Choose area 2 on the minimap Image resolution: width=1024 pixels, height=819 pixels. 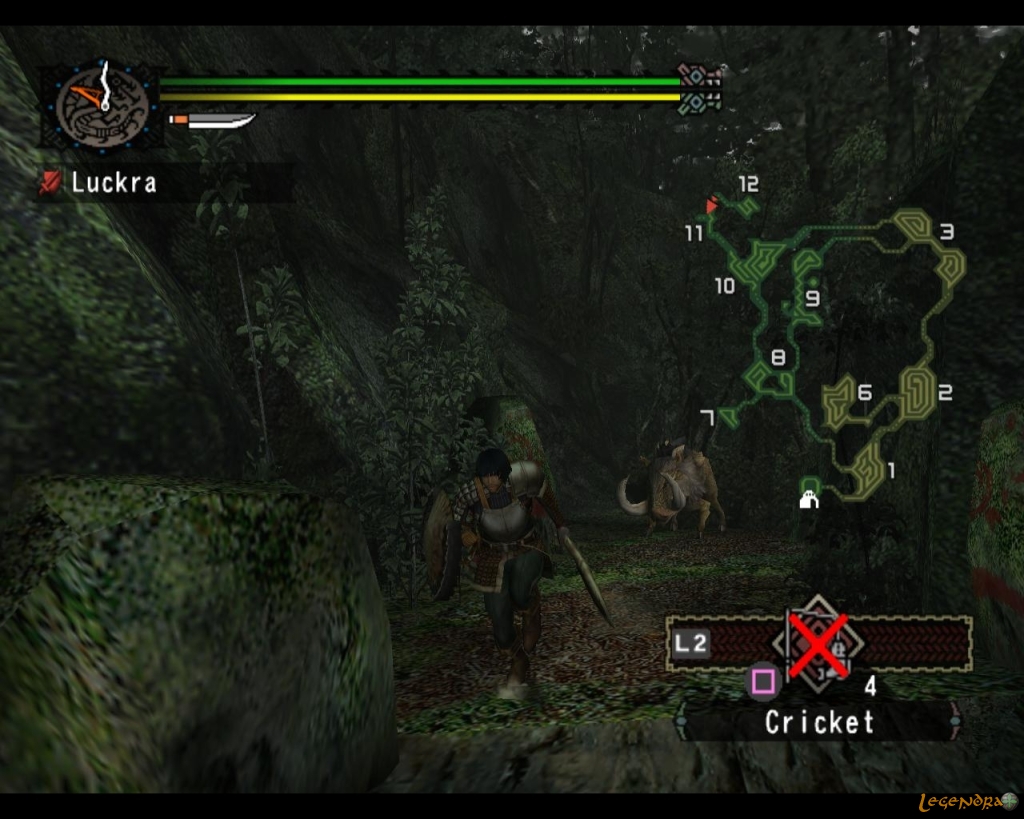pos(916,391)
